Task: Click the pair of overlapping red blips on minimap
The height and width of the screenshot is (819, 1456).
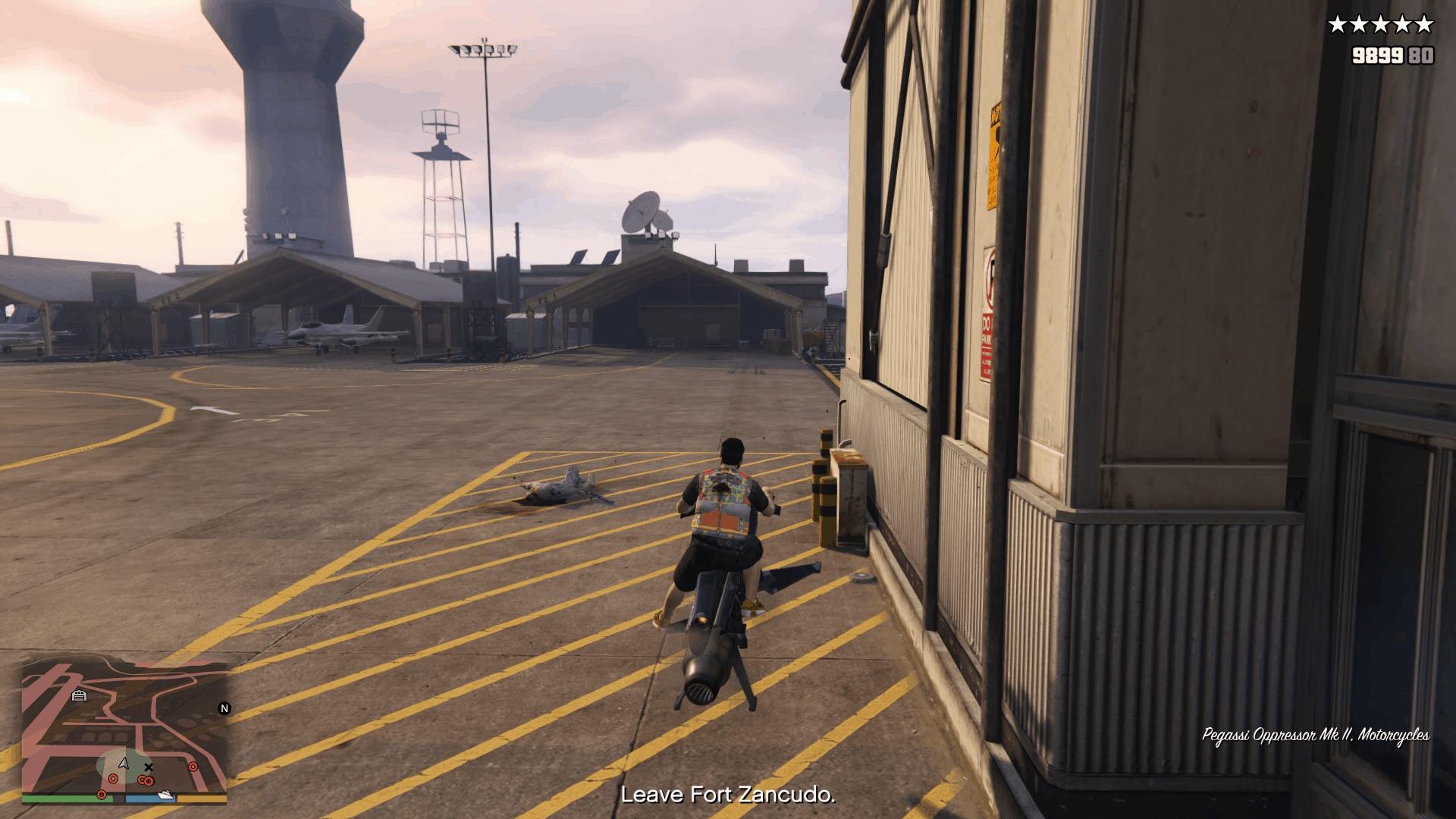Action: click(145, 780)
